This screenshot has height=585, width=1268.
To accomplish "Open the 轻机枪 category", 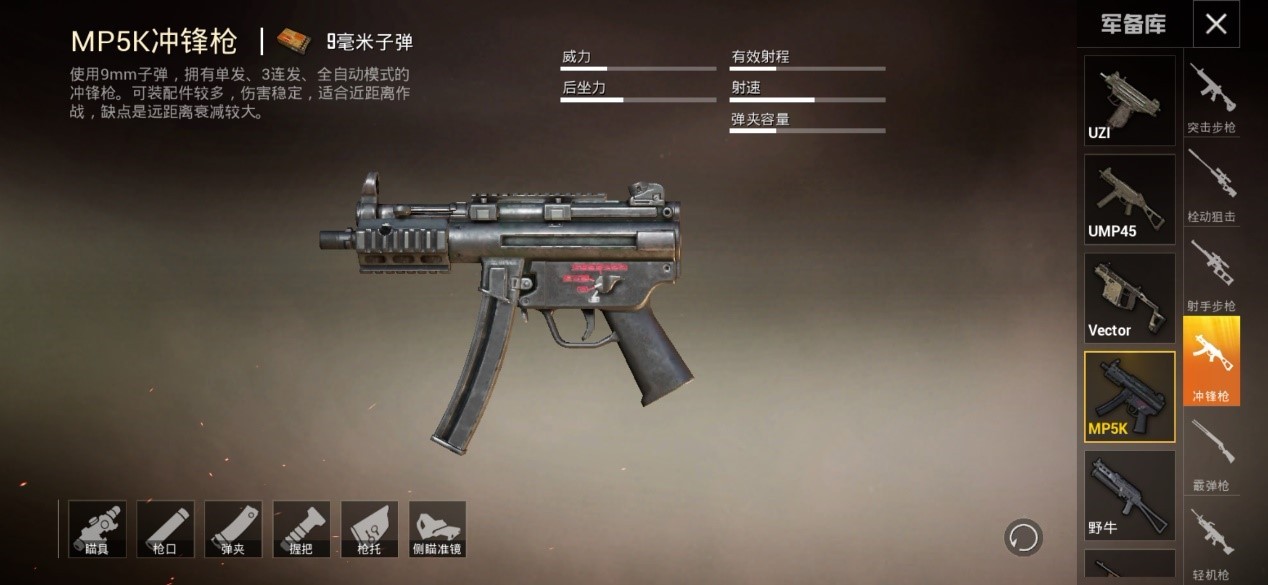I will click(1211, 541).
